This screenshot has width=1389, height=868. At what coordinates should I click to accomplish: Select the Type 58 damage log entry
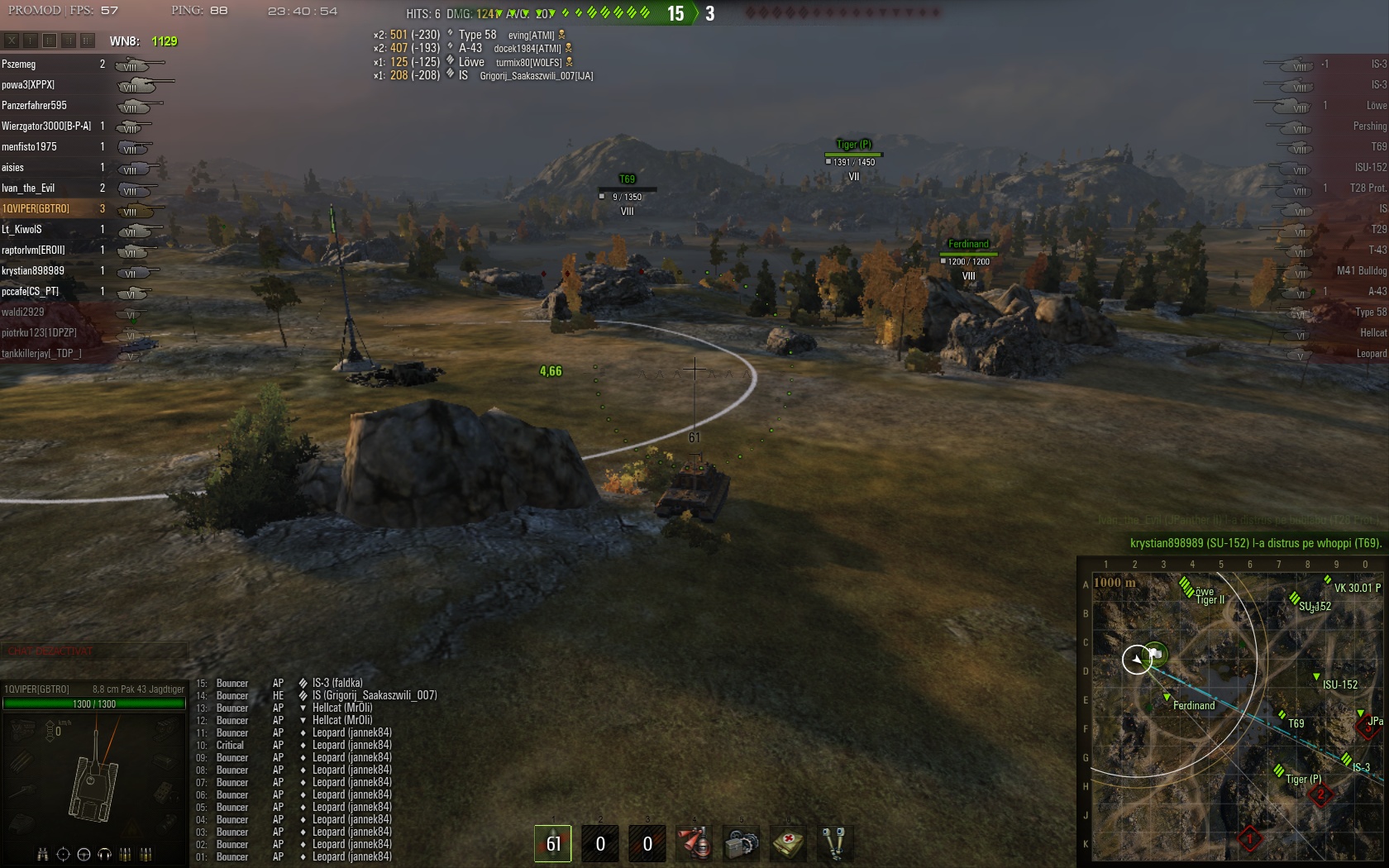(x=478, y=35)
